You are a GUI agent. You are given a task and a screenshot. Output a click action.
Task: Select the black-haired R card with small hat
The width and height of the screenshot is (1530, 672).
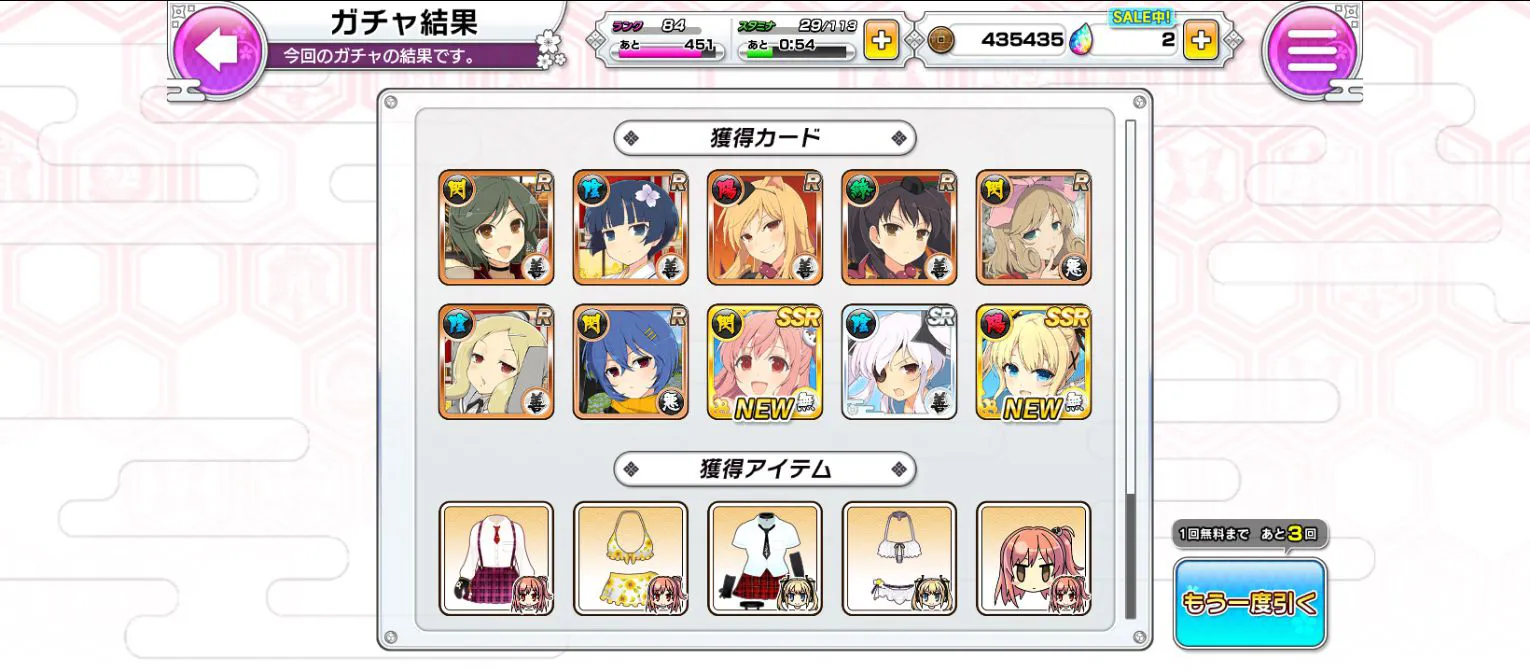coord(899,228)
